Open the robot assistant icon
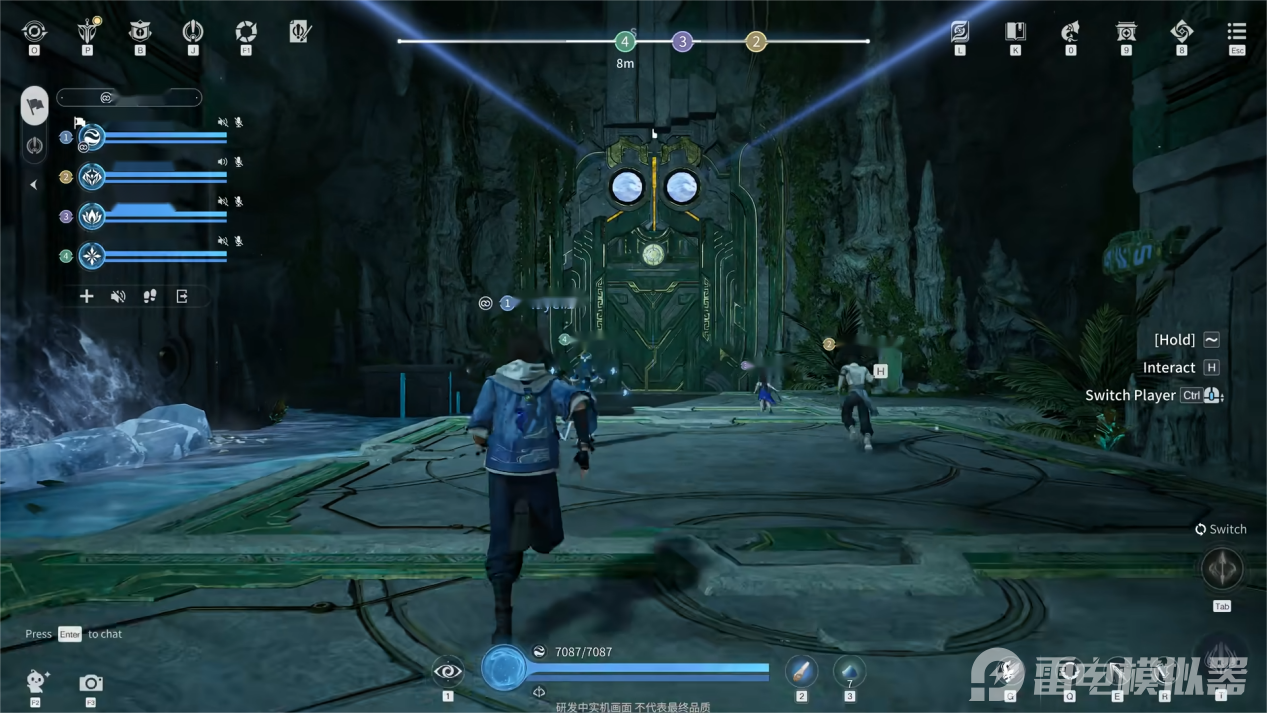 (37, 682)
